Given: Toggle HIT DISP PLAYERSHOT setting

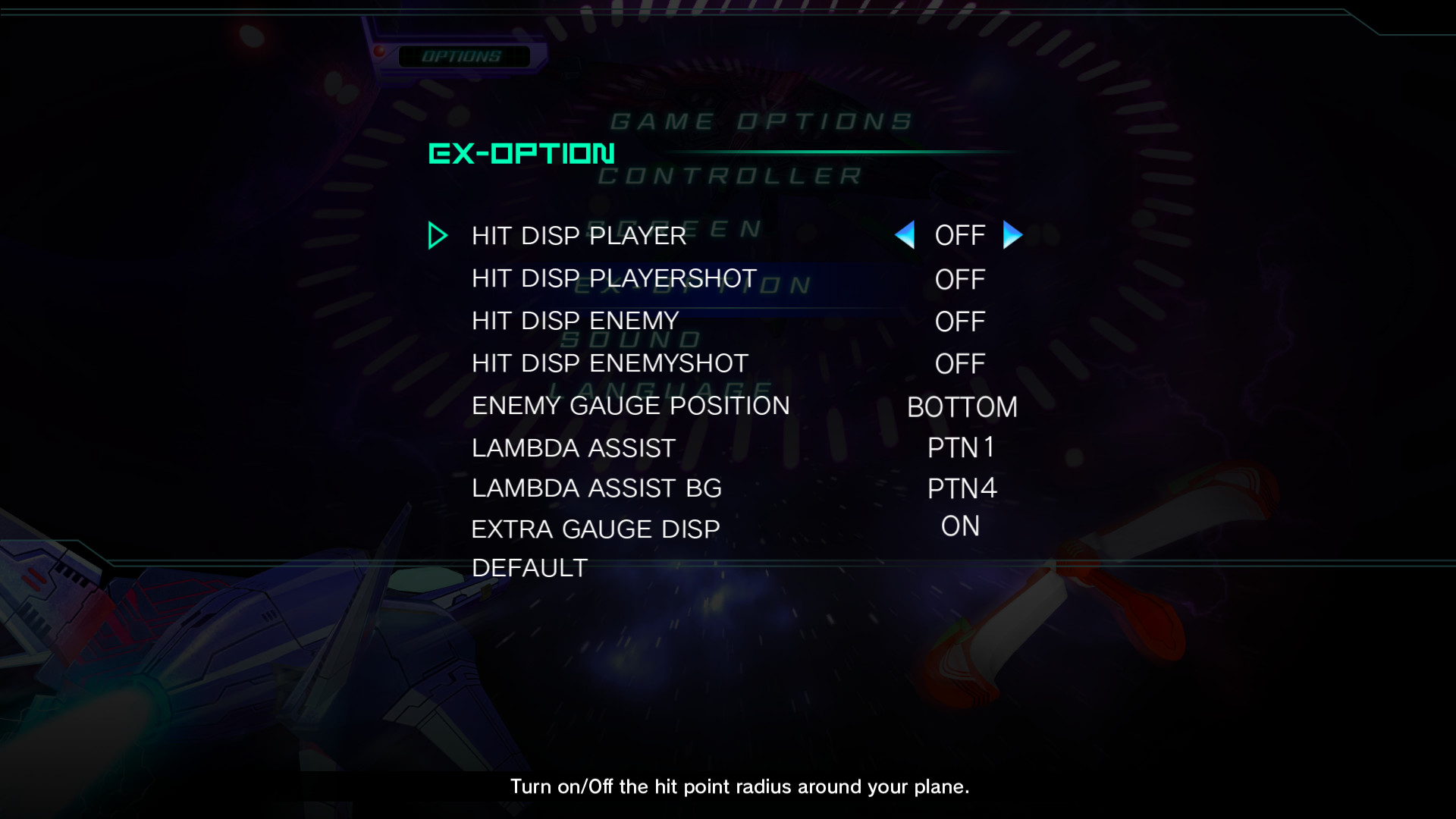Looking at the screenshot, I should click(959, 280).
